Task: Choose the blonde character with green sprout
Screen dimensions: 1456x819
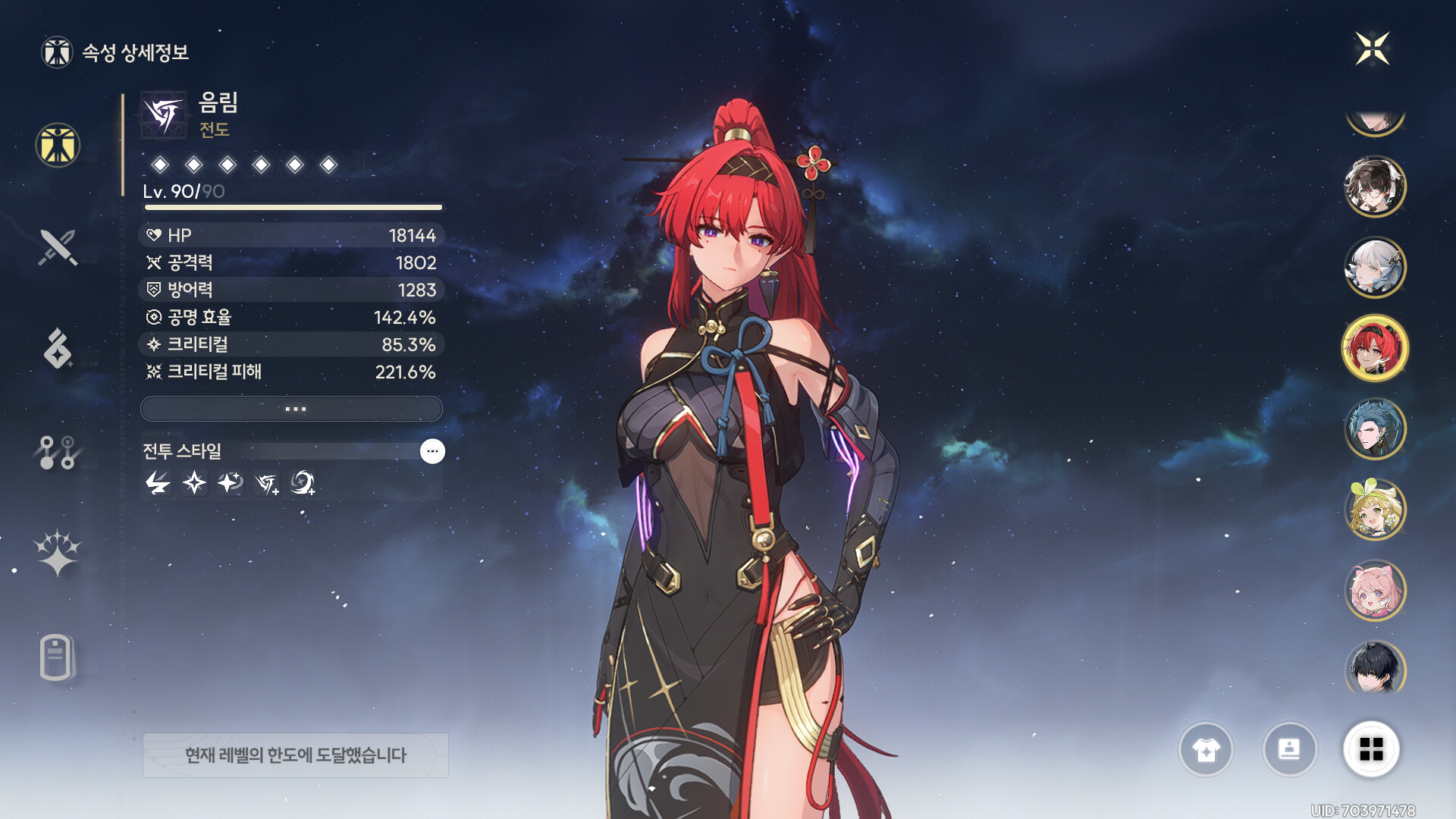Action: (1374, 510)
